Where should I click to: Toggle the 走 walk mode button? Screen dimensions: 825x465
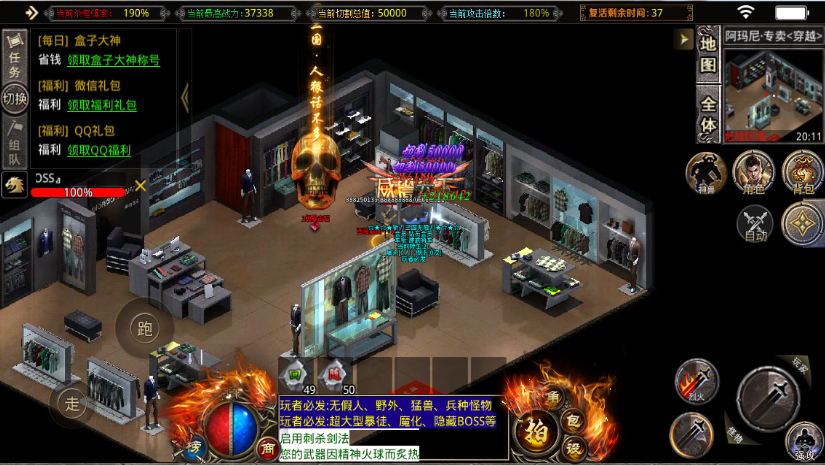pyautogui.click(x=72, y=403)
